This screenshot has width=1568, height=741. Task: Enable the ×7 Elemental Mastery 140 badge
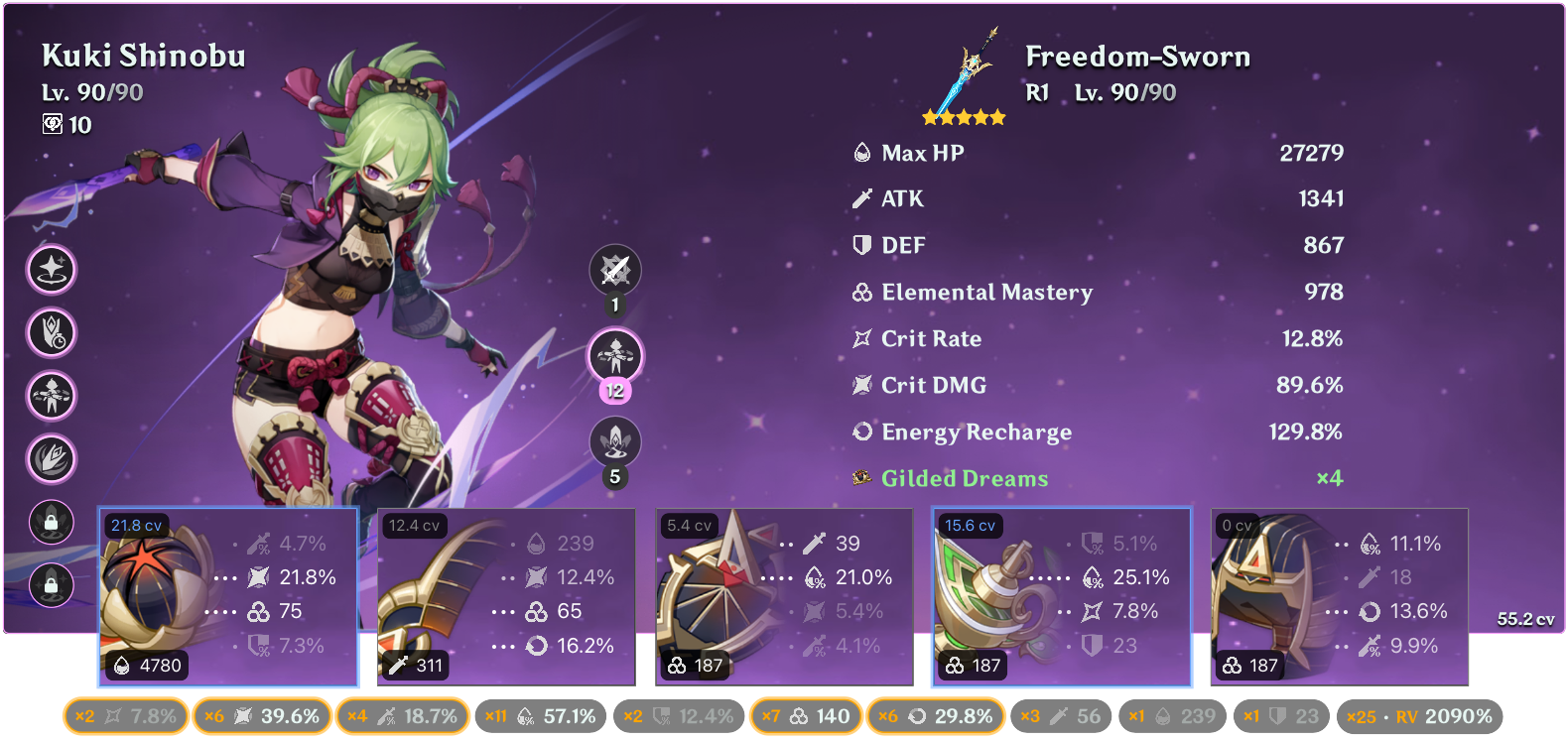[806, 714]
